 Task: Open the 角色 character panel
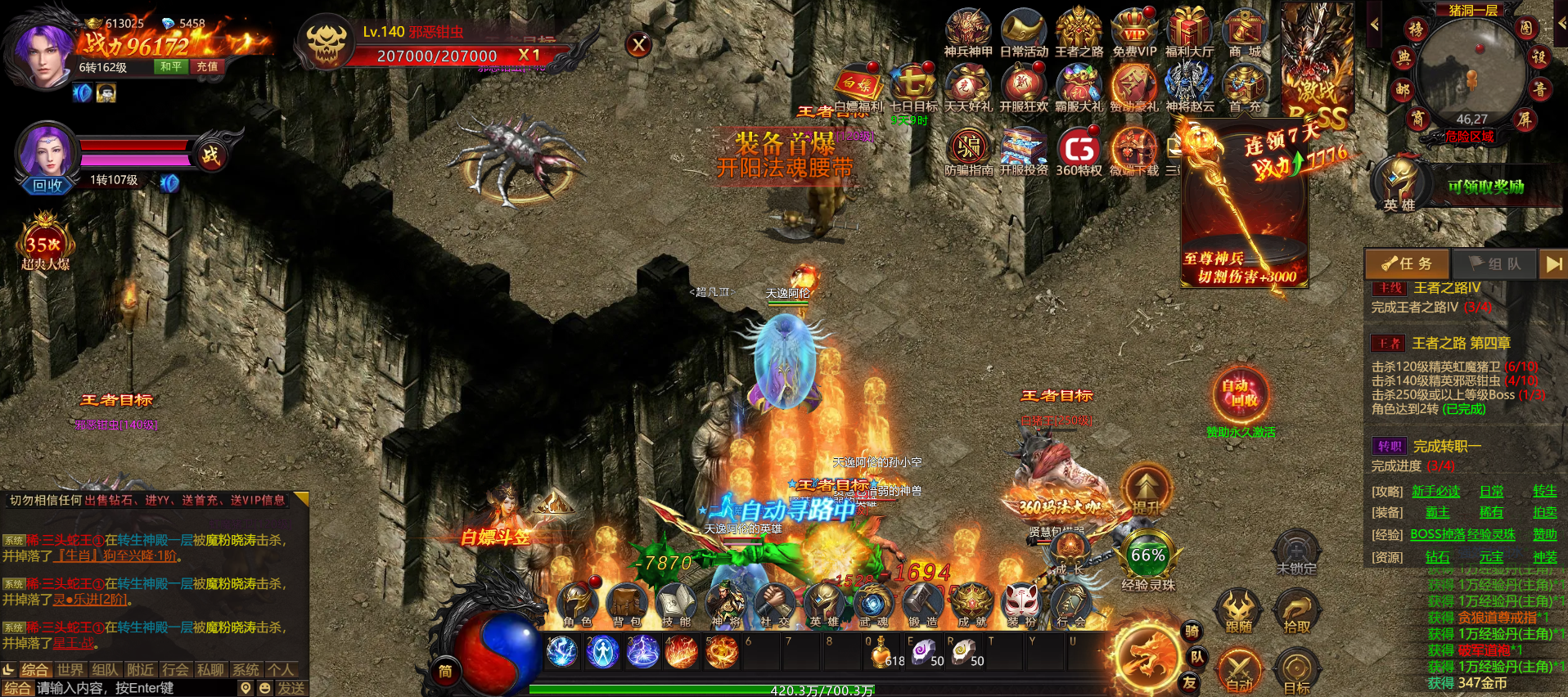tap(578, 605)
